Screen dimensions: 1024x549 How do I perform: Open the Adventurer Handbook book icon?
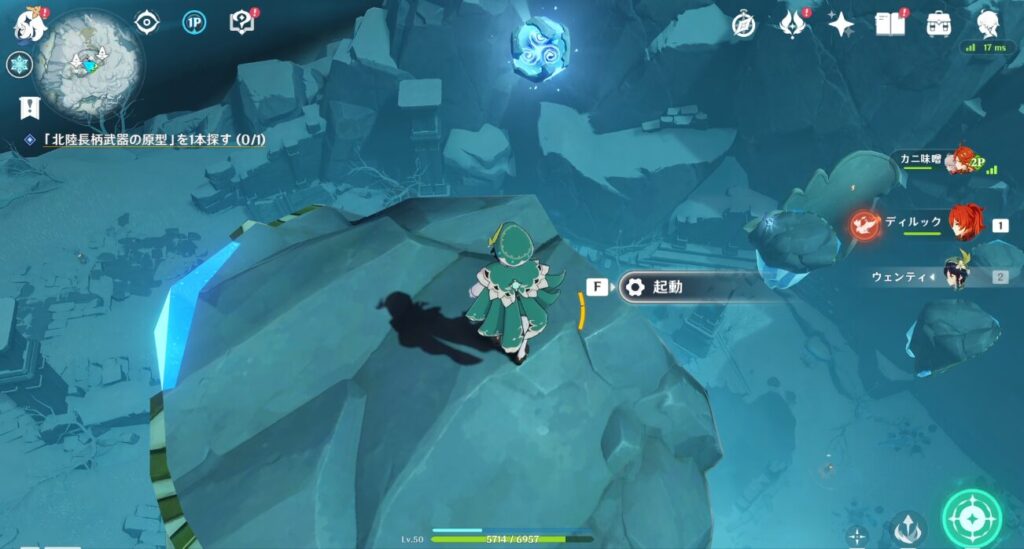(890, 23)
